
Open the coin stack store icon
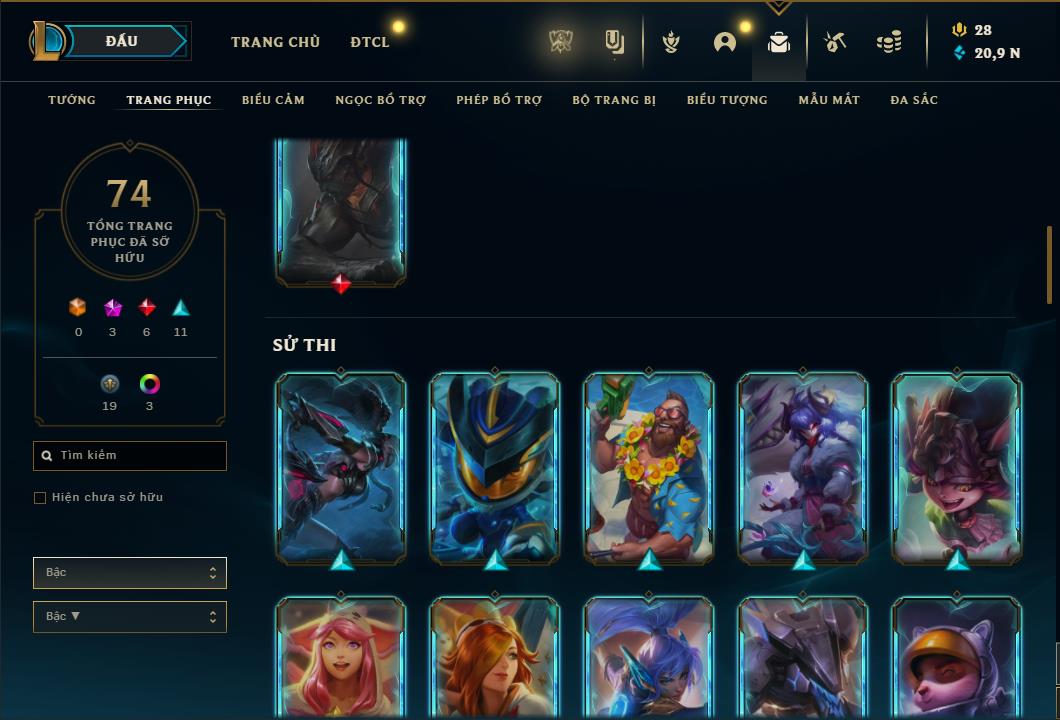(x=888, y=42)
